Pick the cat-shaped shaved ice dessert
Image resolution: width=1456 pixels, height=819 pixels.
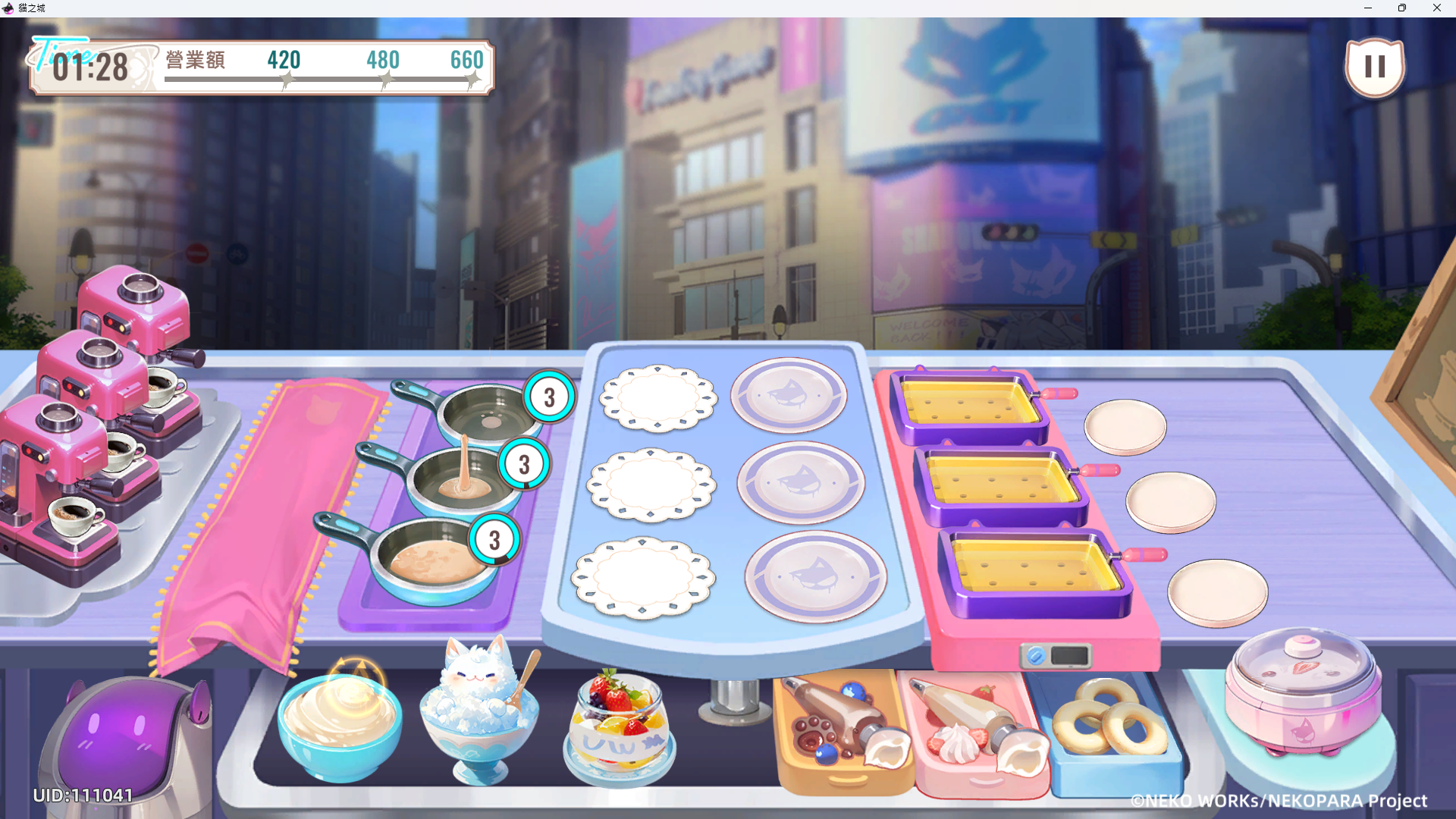tap(479, 709)
